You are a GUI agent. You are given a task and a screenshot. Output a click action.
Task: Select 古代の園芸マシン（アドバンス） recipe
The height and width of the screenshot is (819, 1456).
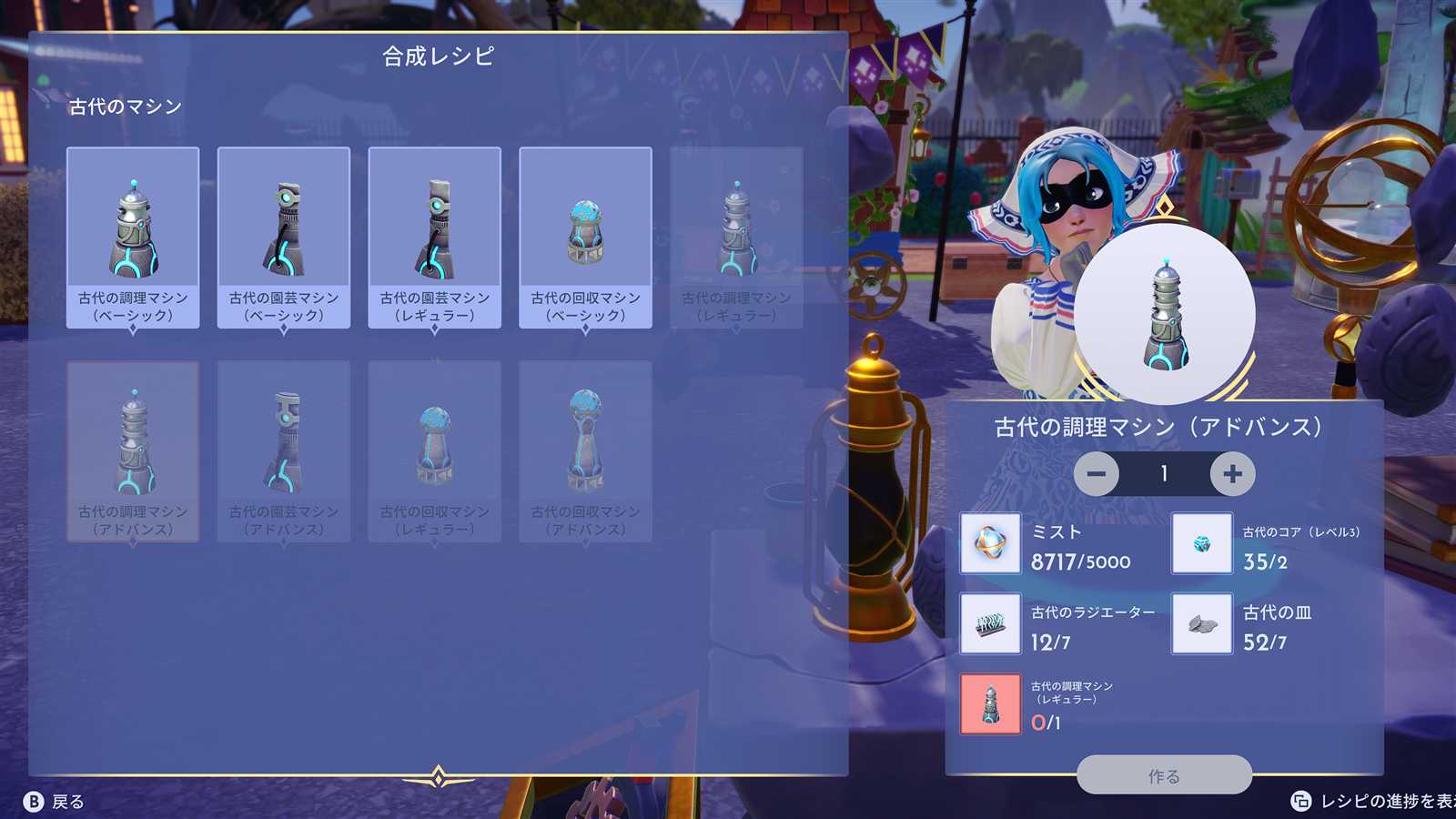pos(284,451)
